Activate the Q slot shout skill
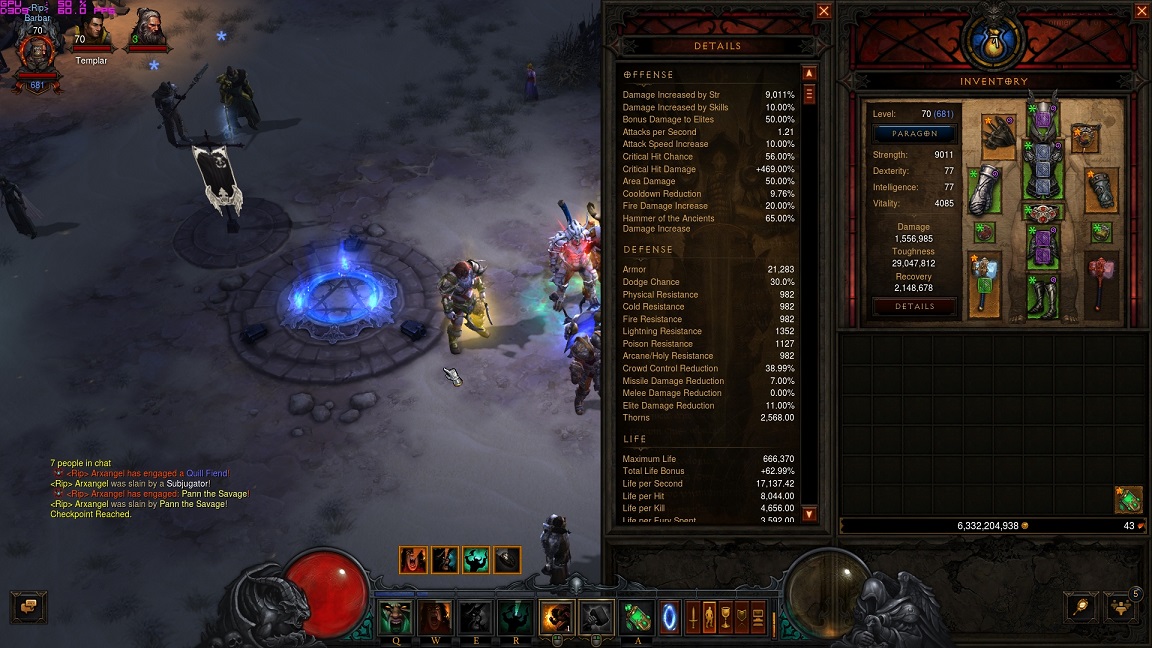This screenshot has width=1152, height=648. [x=396, y=617]
